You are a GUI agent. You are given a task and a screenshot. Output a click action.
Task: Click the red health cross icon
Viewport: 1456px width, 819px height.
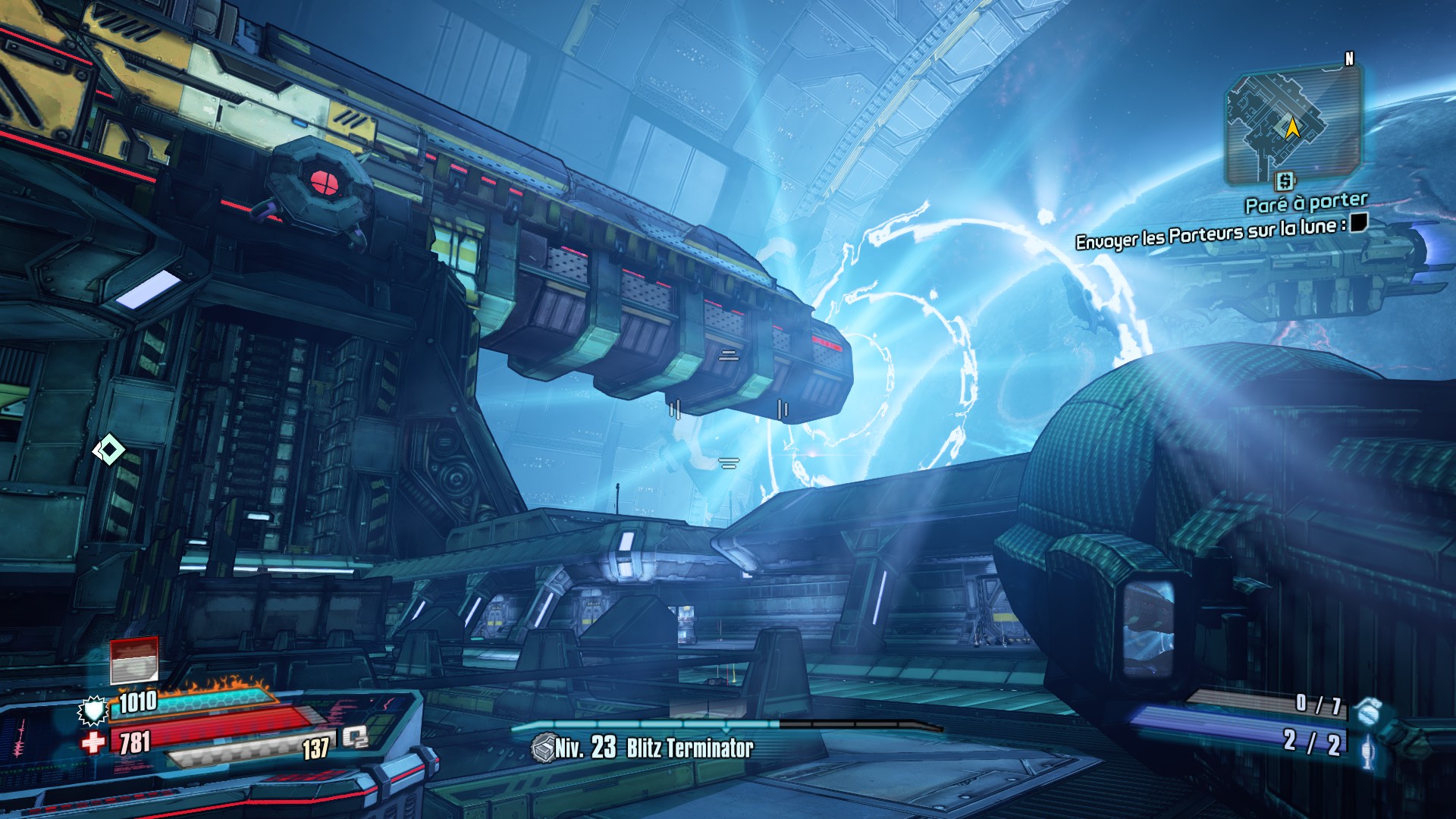tap(93, 742)
